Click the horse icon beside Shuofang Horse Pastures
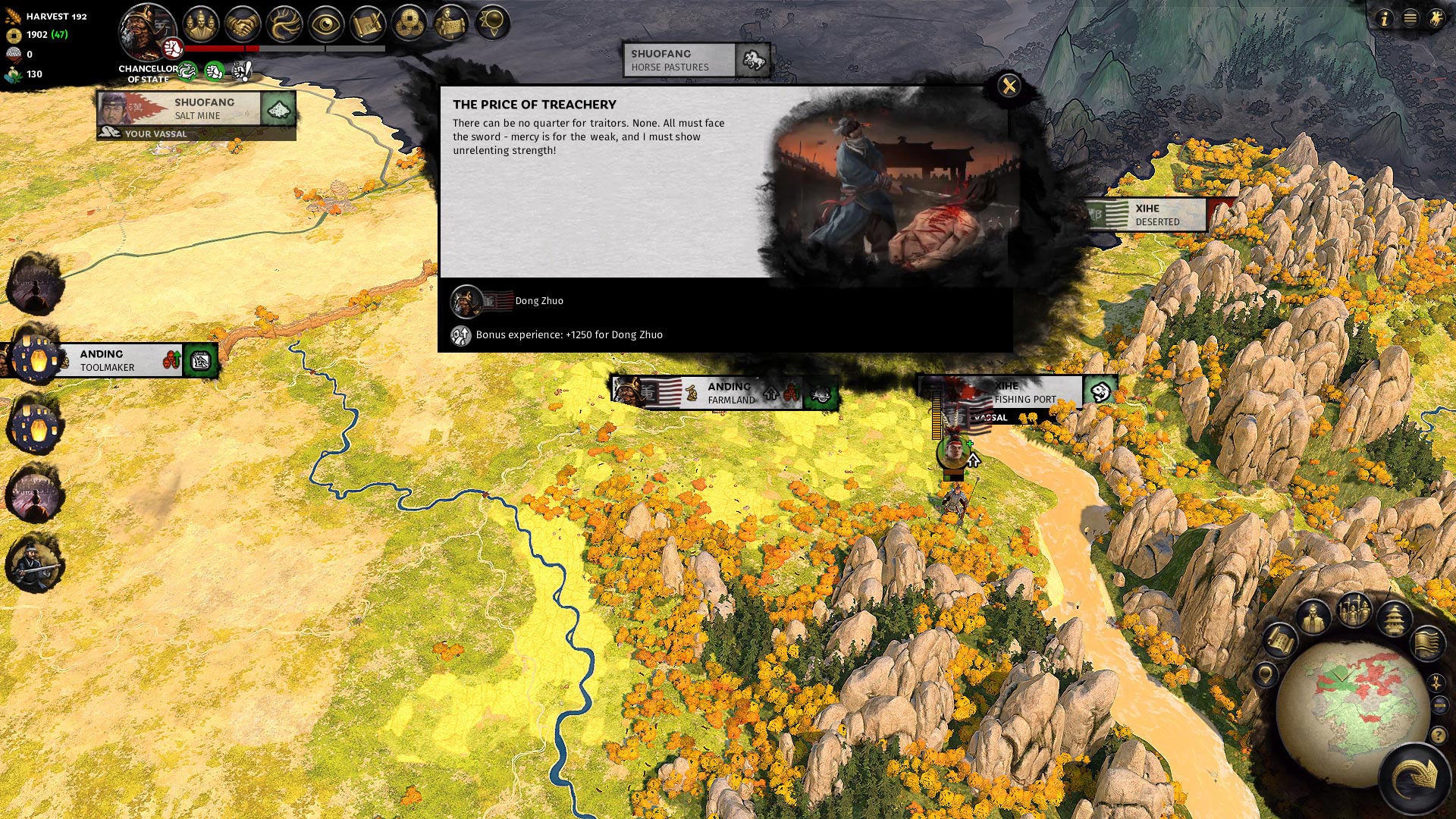Image resolution: width=1456 pixels, height=819 pixels. 752,59
